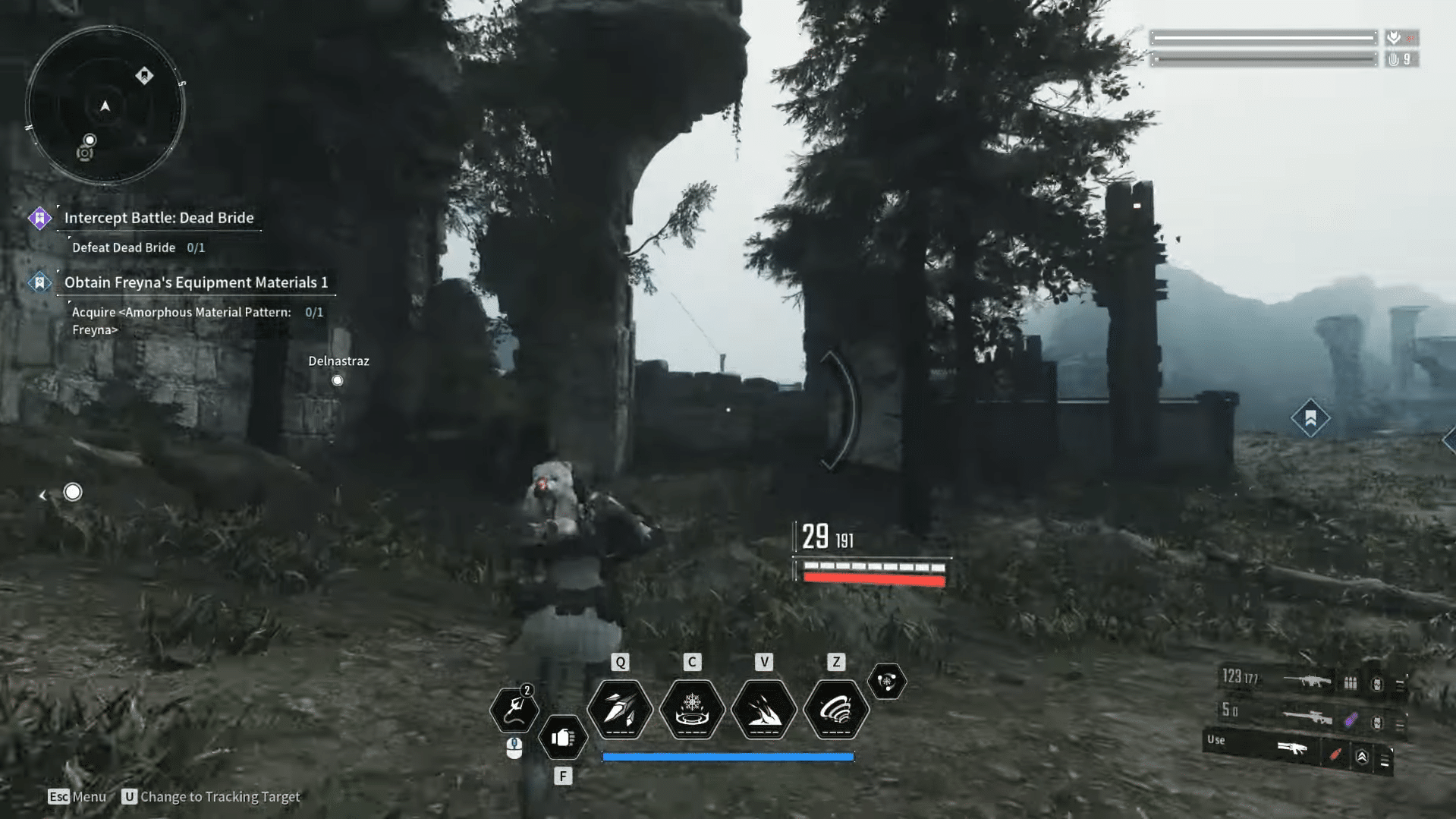
Task: Select the machine gun weapon slot
Action: [x=1307, y=681]
